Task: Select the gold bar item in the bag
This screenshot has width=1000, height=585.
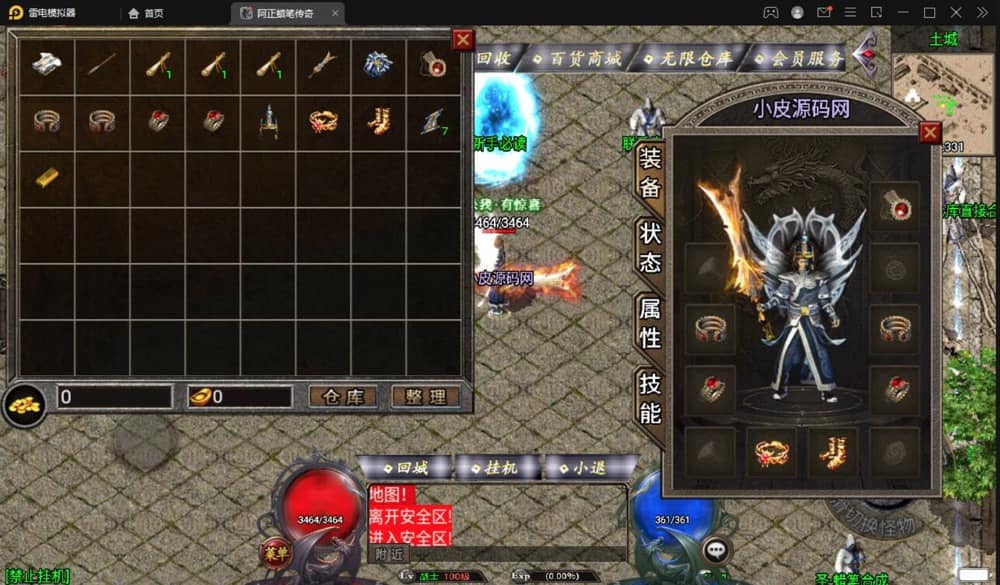Action: pyautogui.click(x=46, y=177)
